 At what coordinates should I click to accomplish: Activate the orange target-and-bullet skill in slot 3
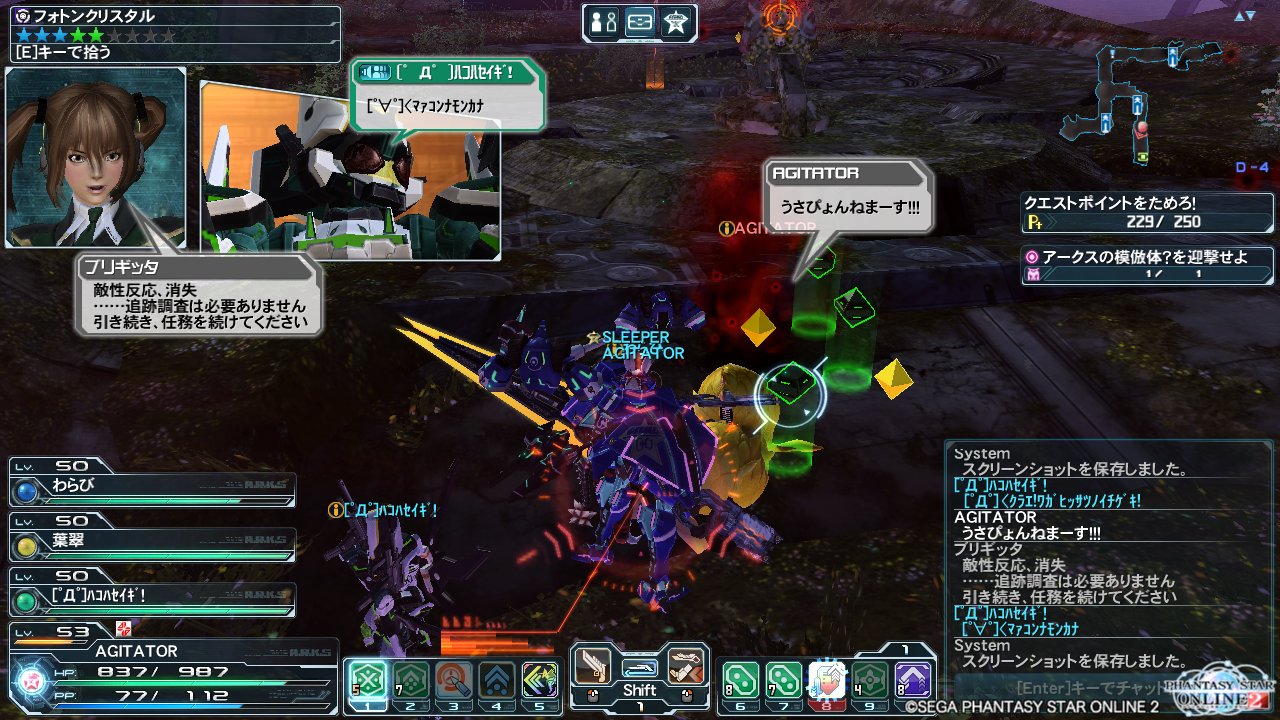pos(454,680)
